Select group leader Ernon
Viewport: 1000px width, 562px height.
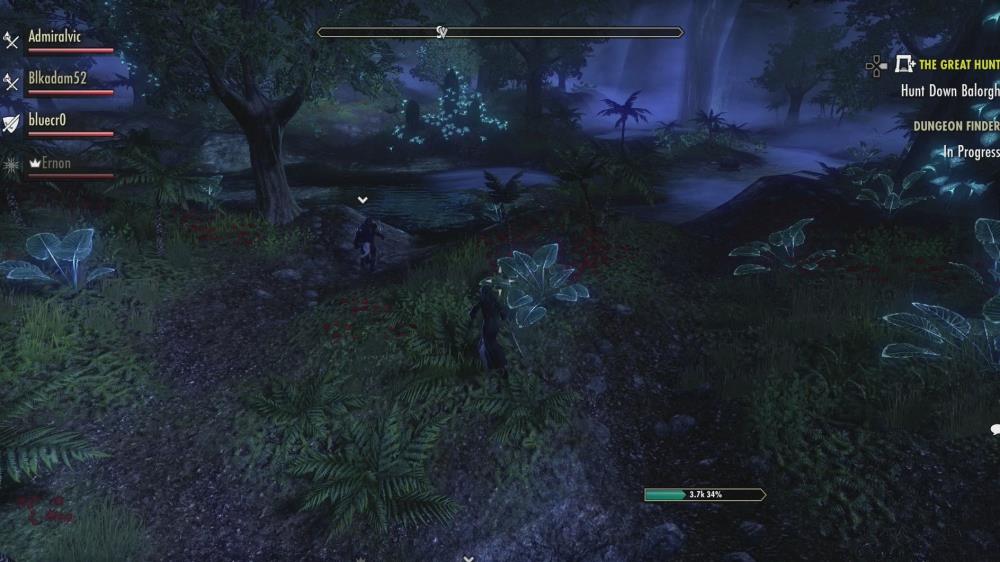[x=57, y=162]
